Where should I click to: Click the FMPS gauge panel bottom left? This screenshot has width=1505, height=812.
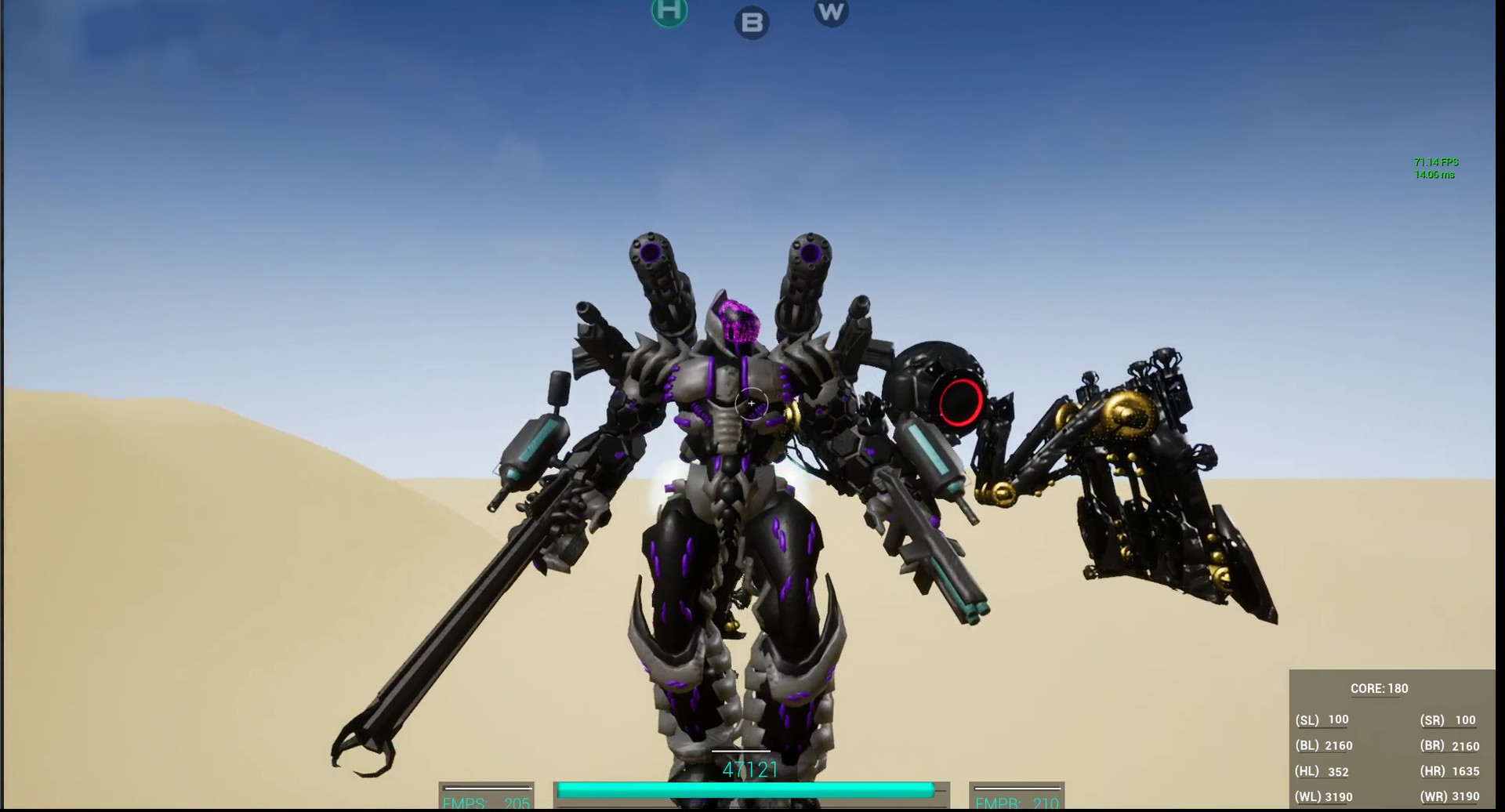(486, 796)
